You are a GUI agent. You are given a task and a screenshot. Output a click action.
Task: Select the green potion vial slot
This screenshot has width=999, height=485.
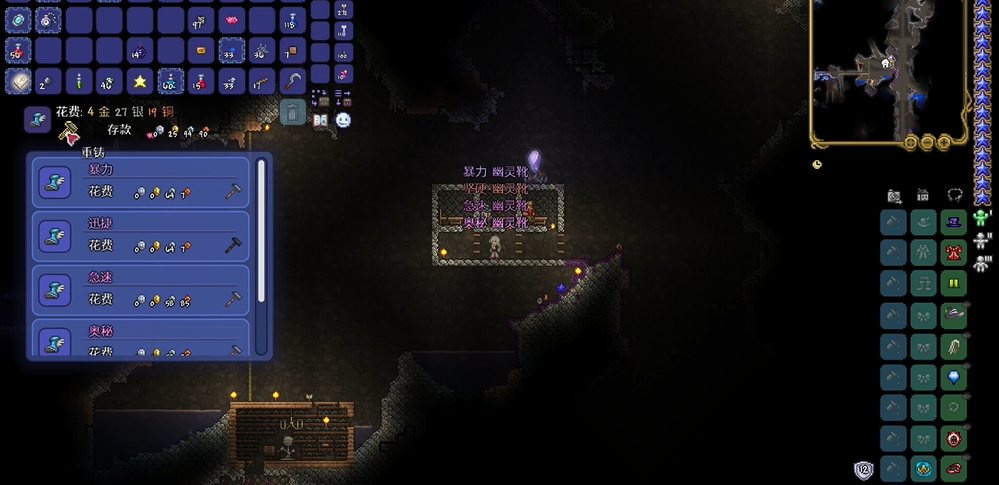77,81
